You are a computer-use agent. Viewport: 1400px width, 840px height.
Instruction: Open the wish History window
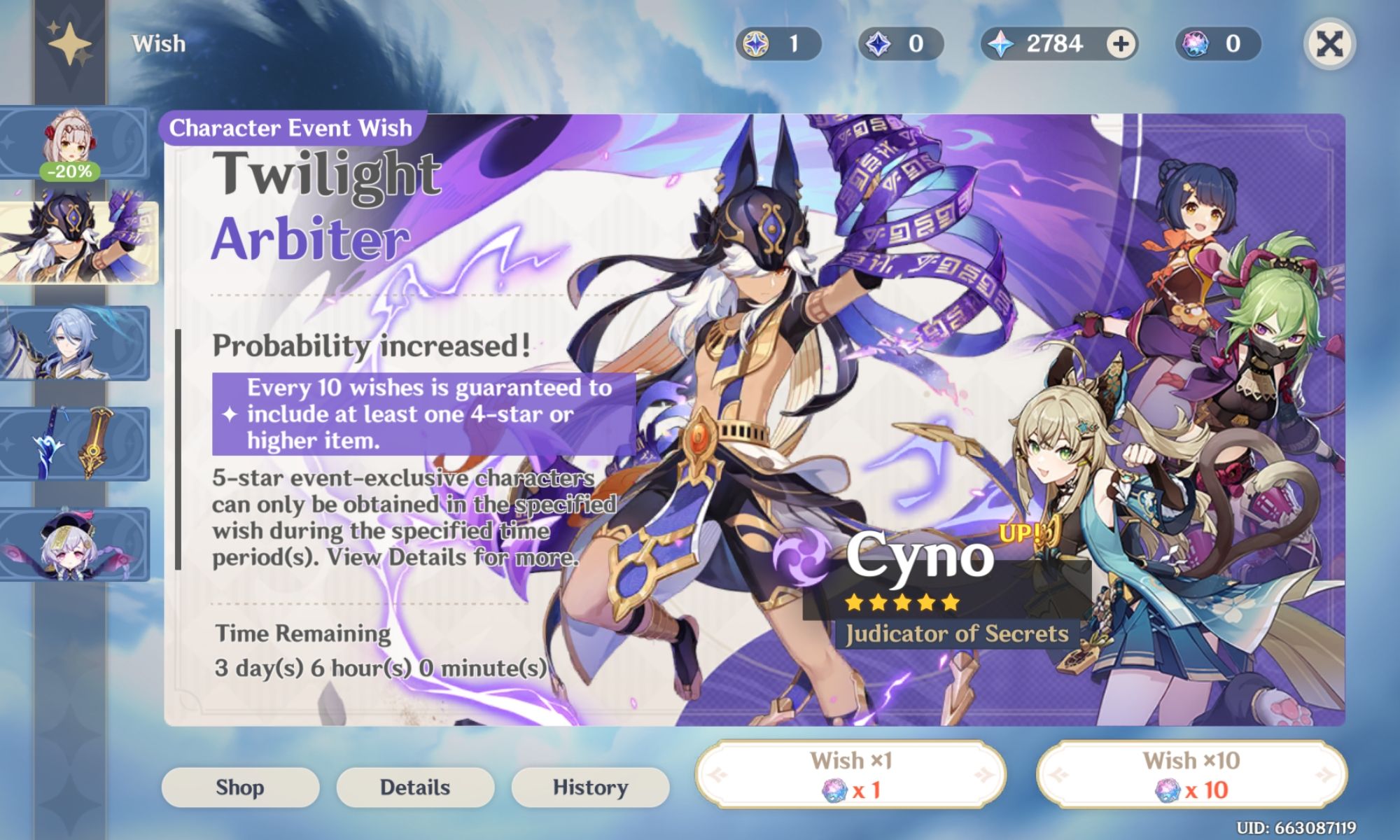coord(589,787)
